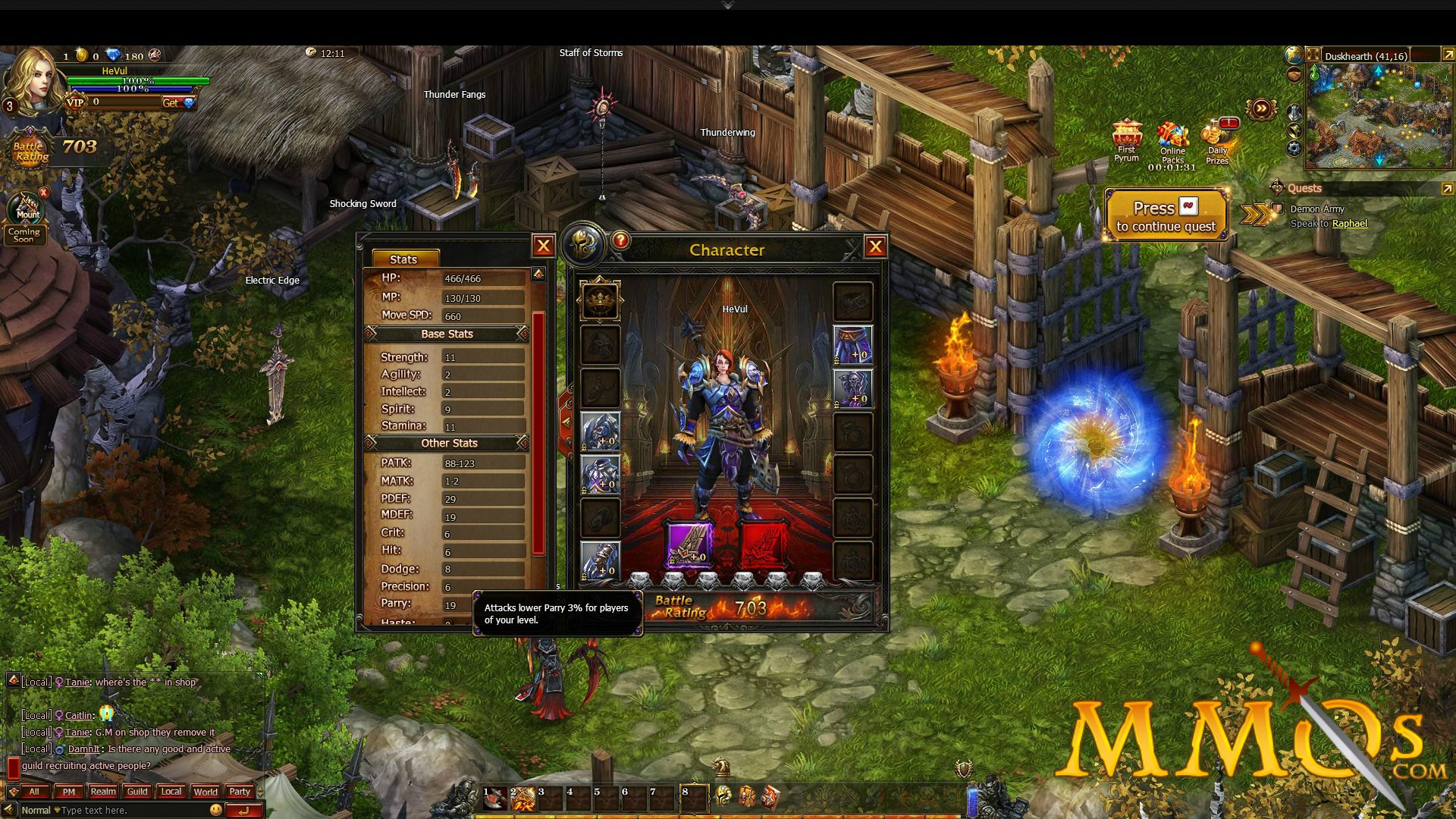Open Daily Prizes
This screenshot has width=1456, height=819.
pyautogui.click(x=1217, y=140)
